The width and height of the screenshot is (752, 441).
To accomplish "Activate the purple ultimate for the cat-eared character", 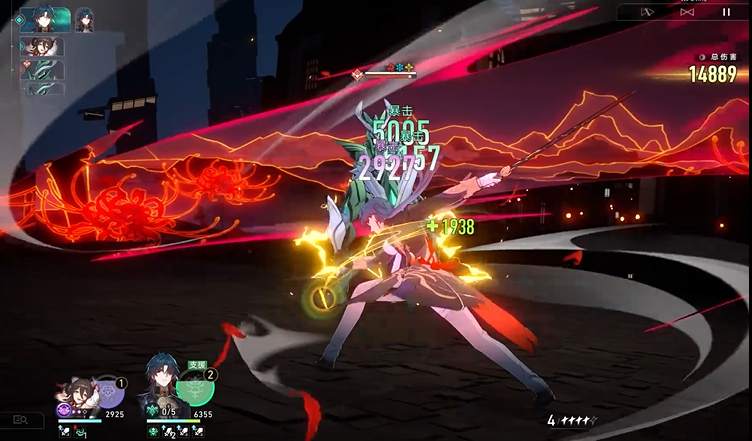I will coord(108,391).
